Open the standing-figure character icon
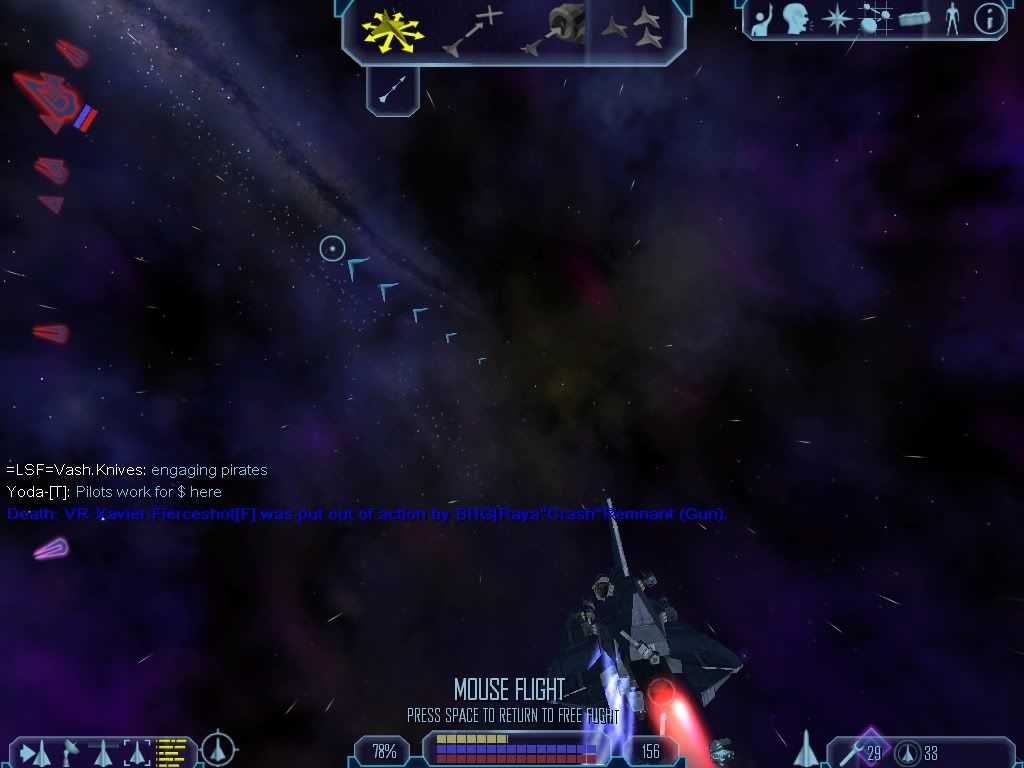The image size is (1024, 768). point(951,19)
